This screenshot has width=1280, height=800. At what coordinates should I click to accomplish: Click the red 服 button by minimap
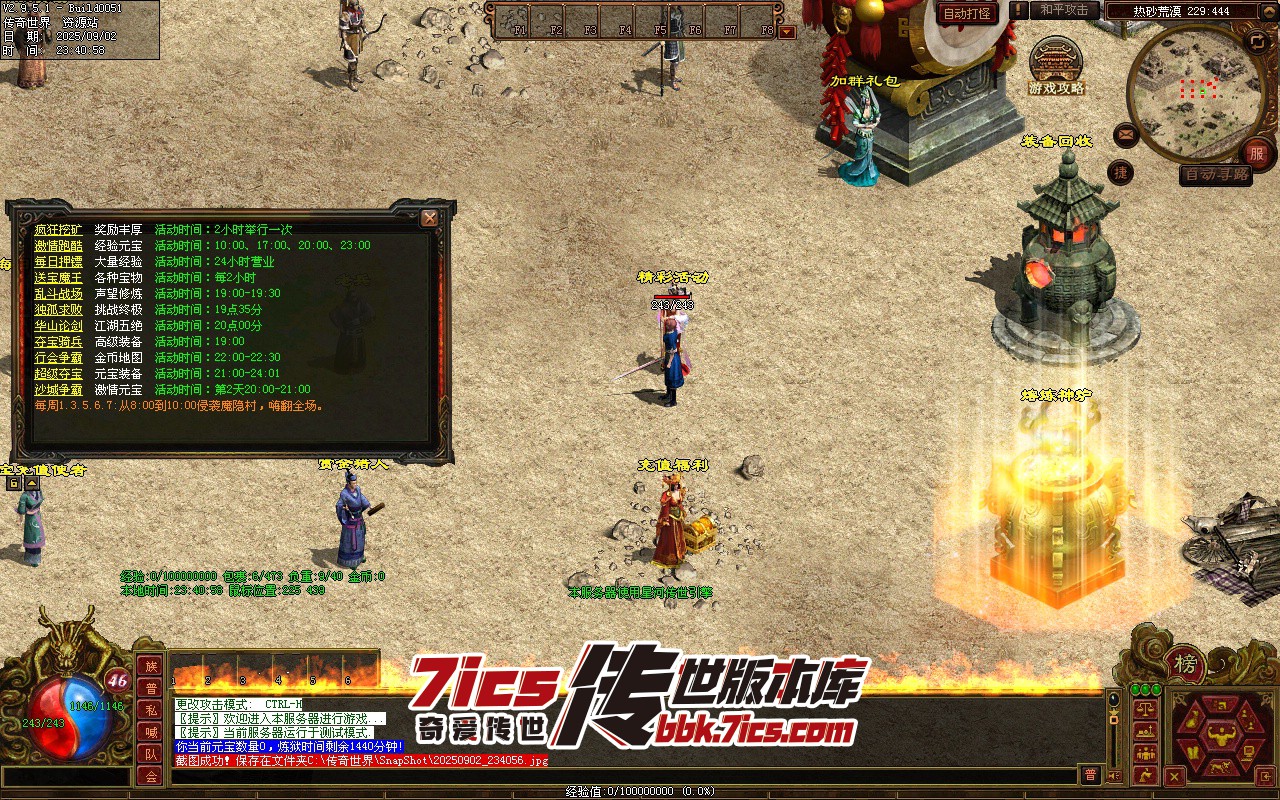coord(1257,153)
